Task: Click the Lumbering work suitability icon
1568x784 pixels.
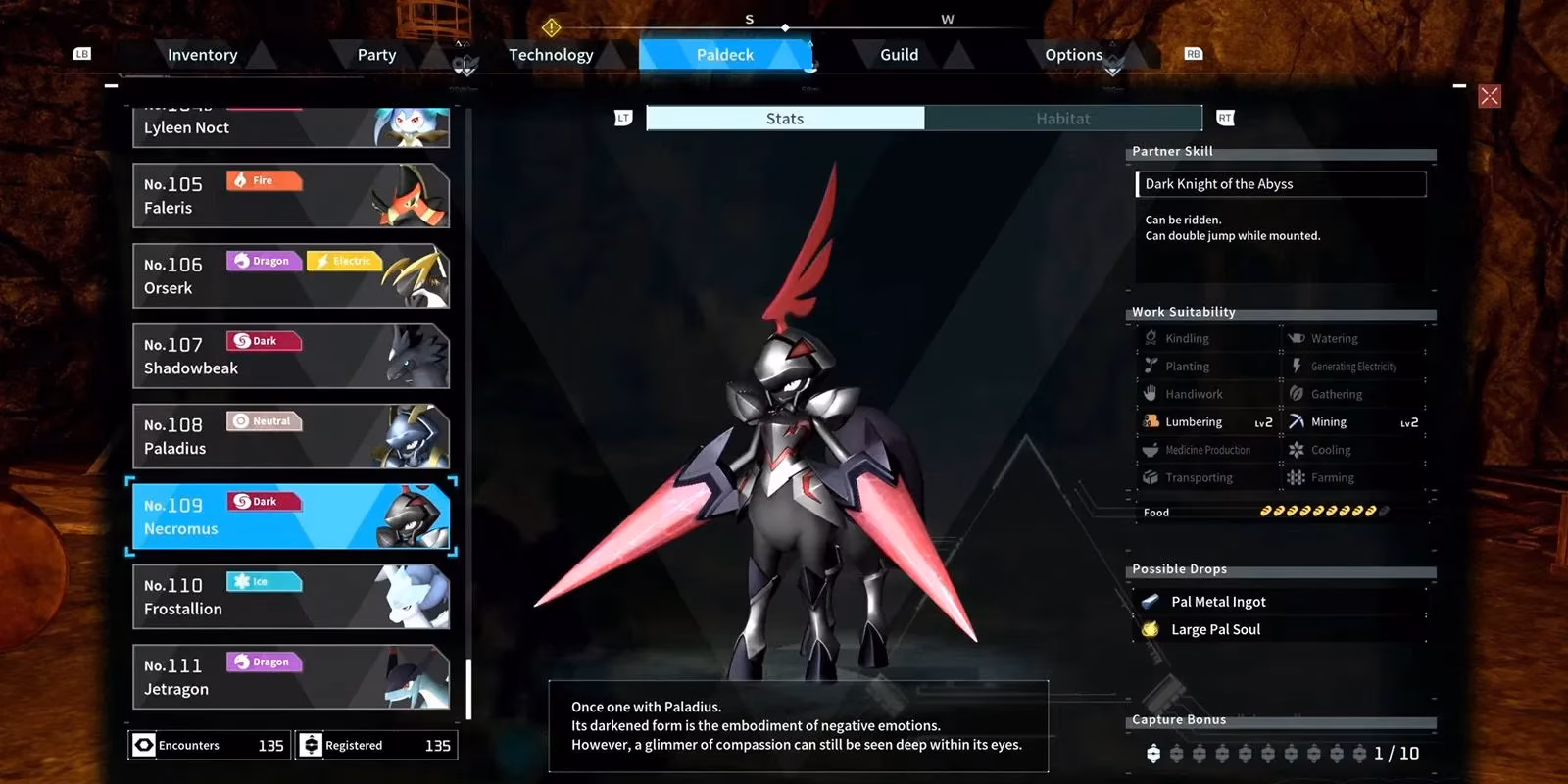Action: pyautogui.click(x=1151, y=421)
